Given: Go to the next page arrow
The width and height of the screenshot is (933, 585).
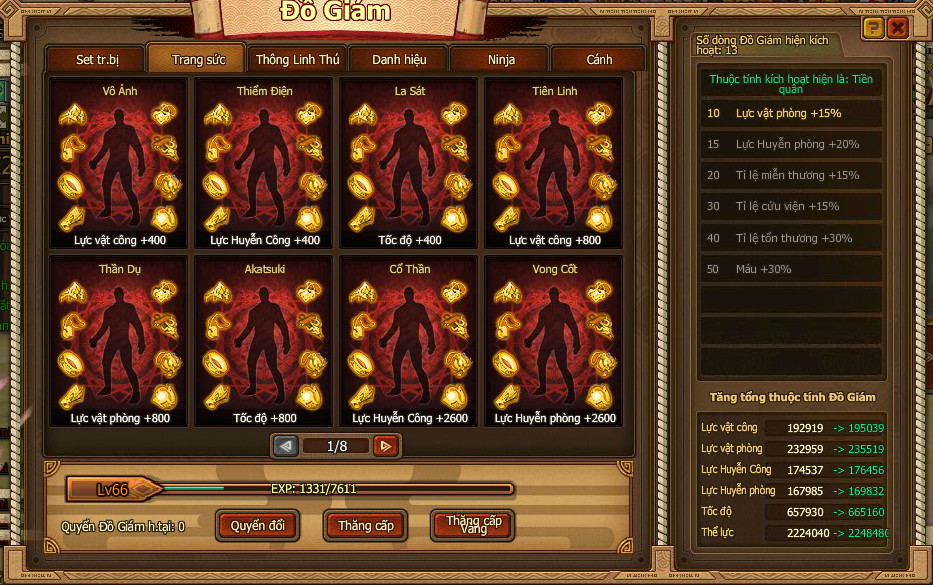Looking at the screenshot, I should (385, 446).
